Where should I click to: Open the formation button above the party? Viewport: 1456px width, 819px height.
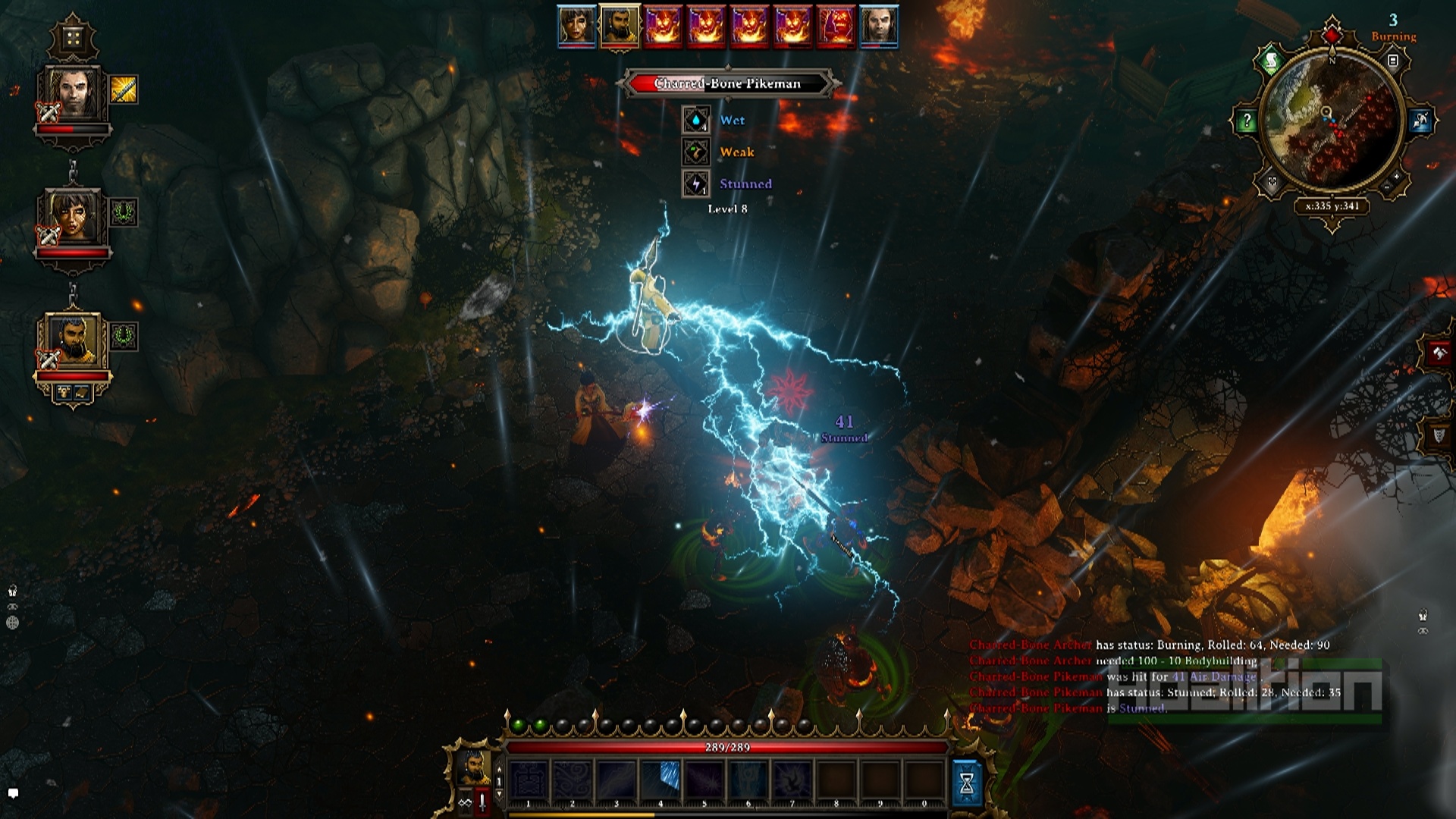(x=73, y=38)
